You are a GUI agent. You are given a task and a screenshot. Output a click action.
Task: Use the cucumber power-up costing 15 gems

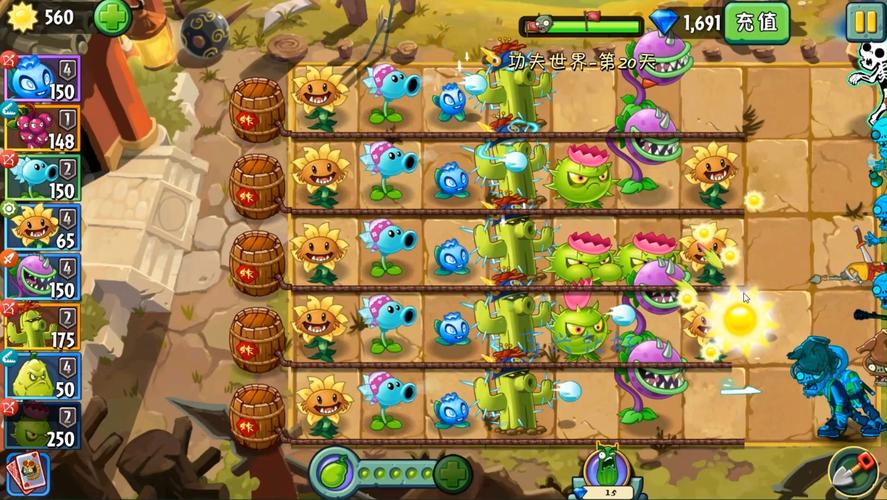pos(609,470)
